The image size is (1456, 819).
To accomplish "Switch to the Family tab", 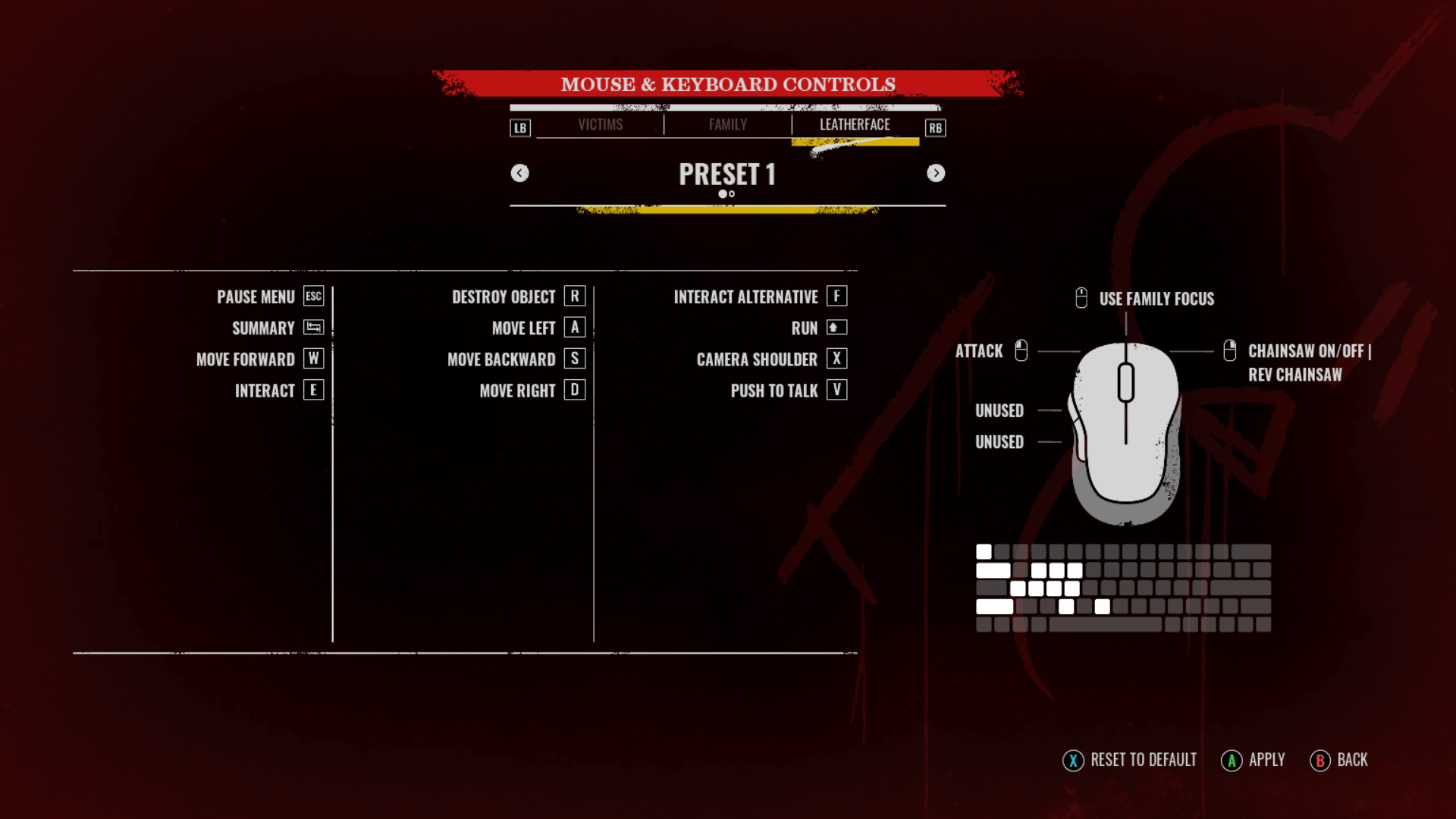I will [727, 124].
